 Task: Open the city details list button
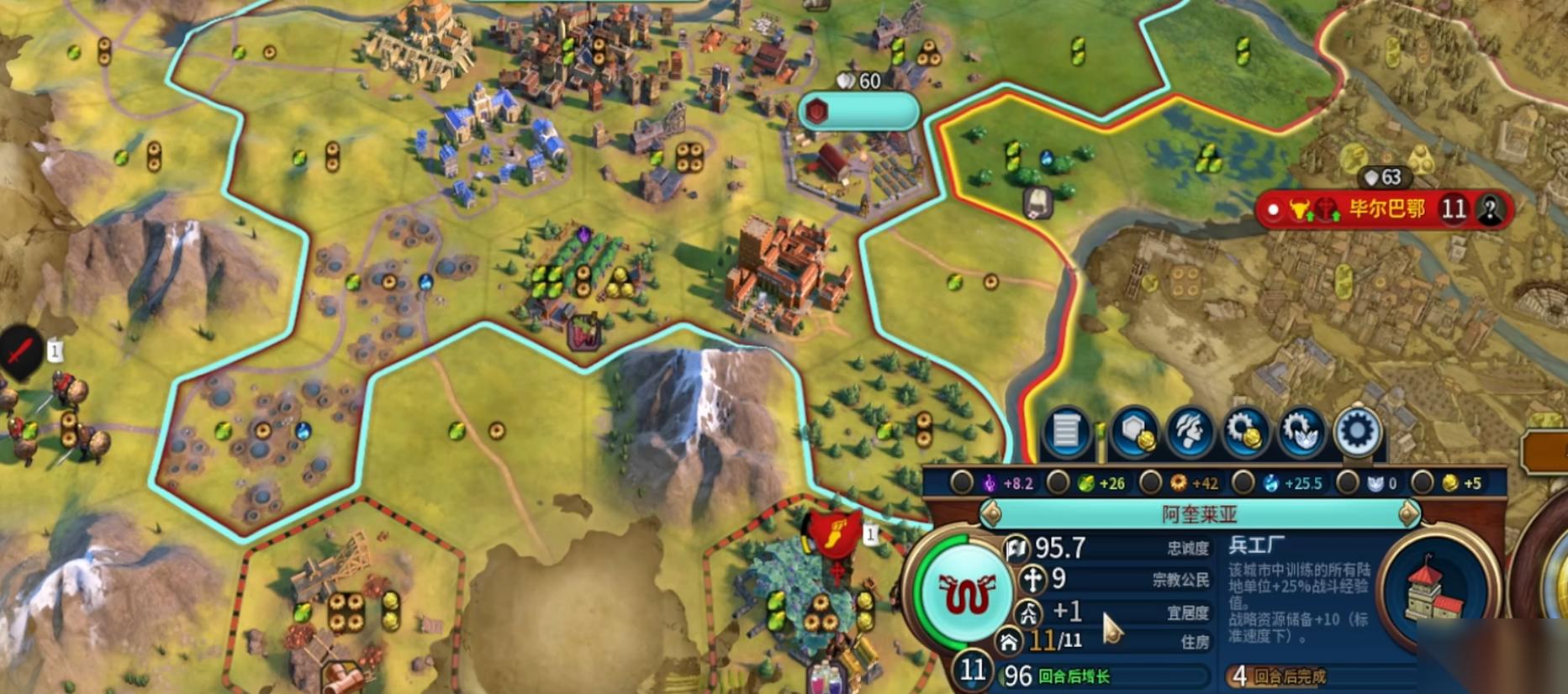click(x=1065, y=431)
